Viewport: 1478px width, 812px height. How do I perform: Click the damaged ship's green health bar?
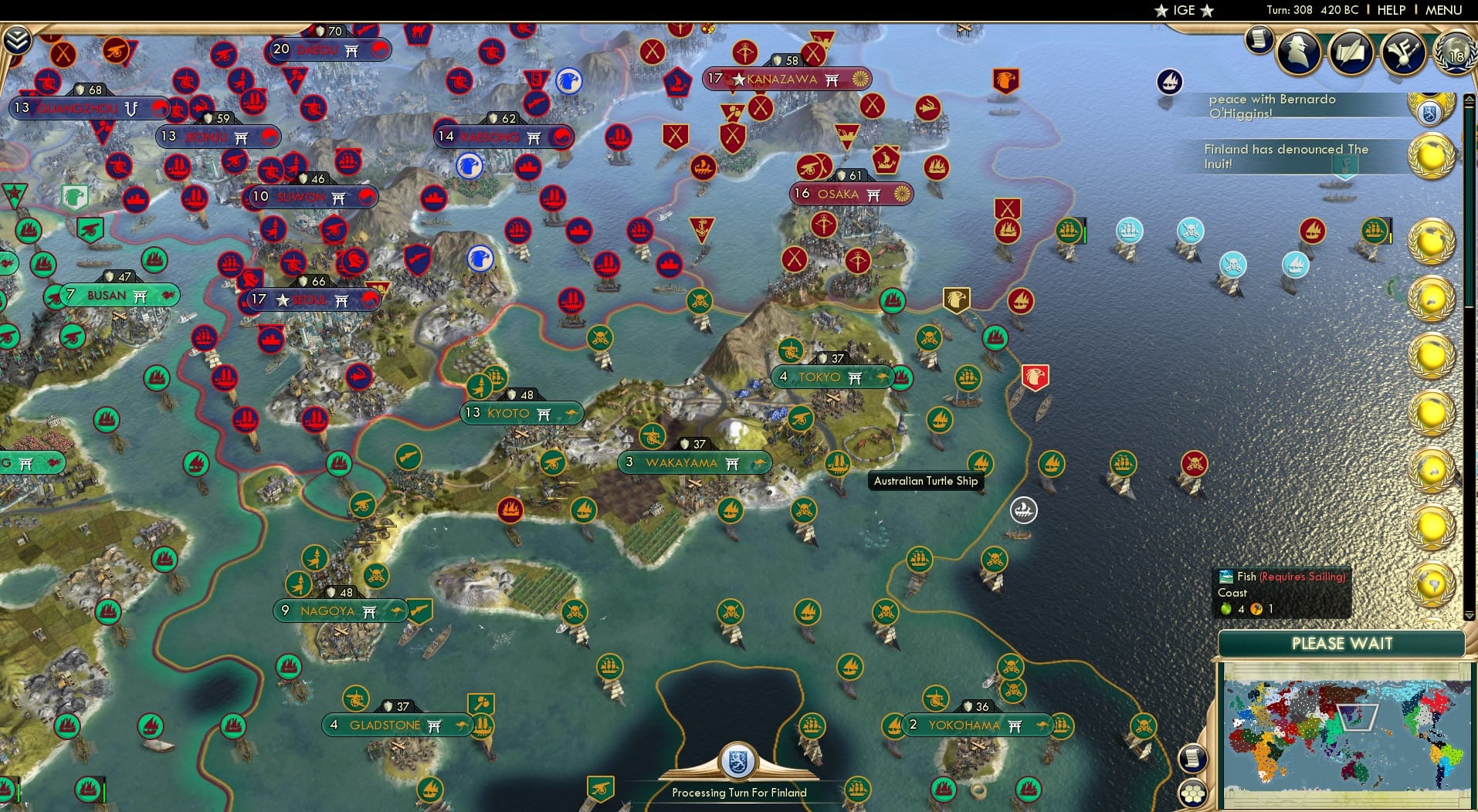click(x=1085, y=235)
